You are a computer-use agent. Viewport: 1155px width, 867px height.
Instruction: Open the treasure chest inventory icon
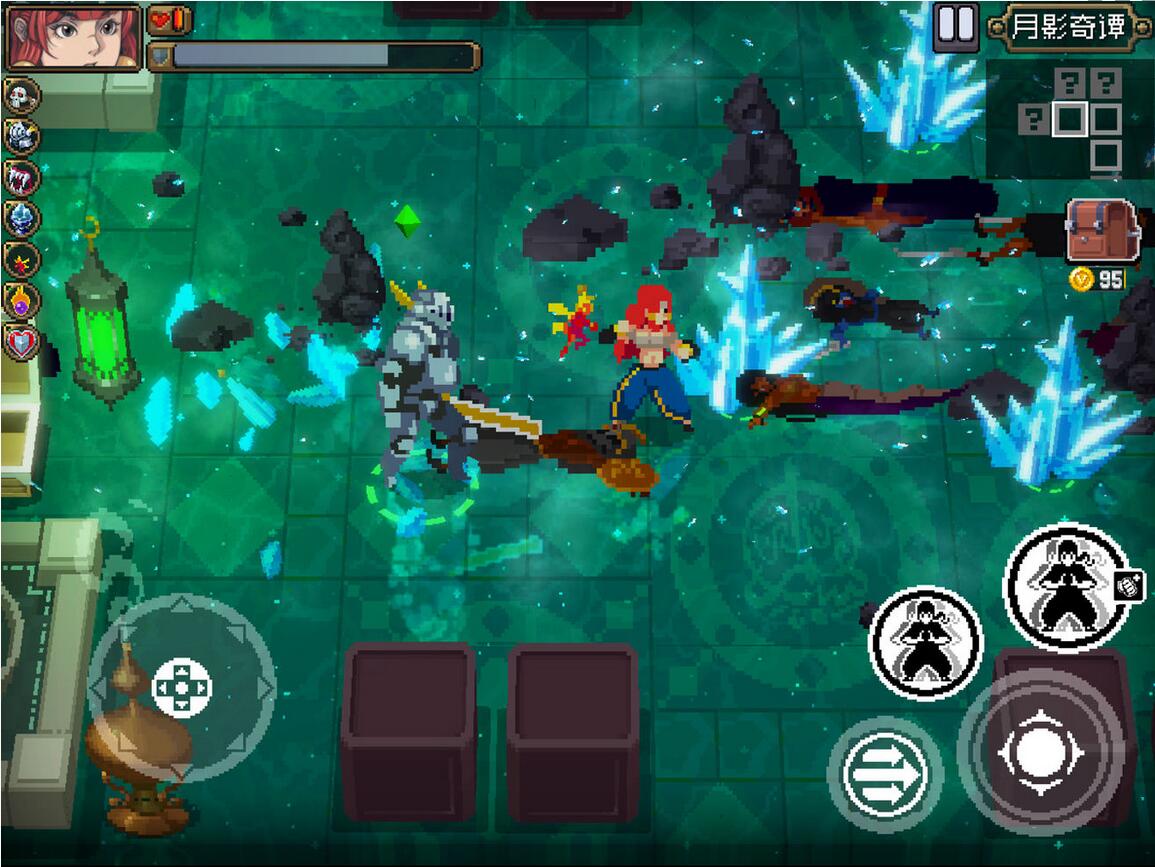coord(1103,231)
